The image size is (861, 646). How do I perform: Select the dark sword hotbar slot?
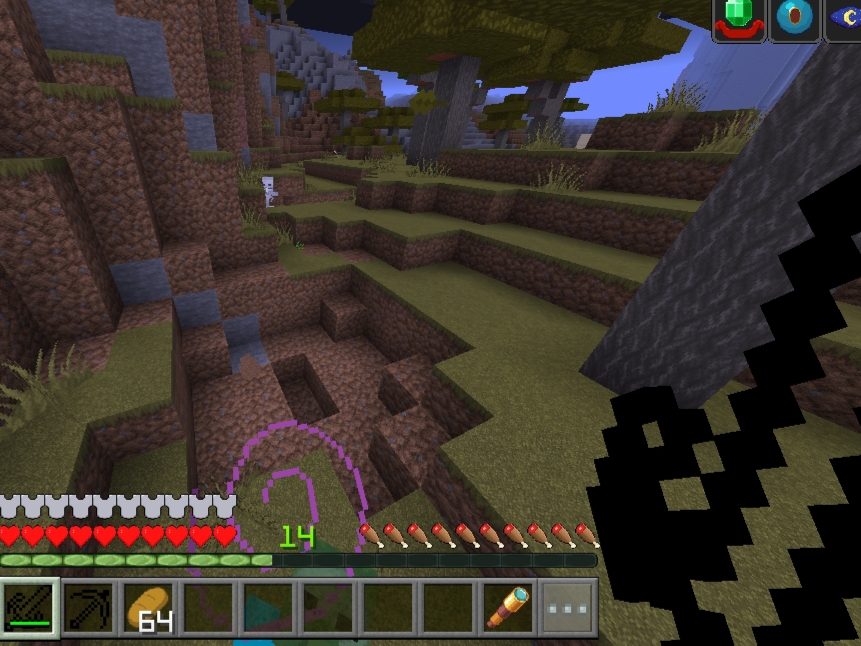click(30, 607)
